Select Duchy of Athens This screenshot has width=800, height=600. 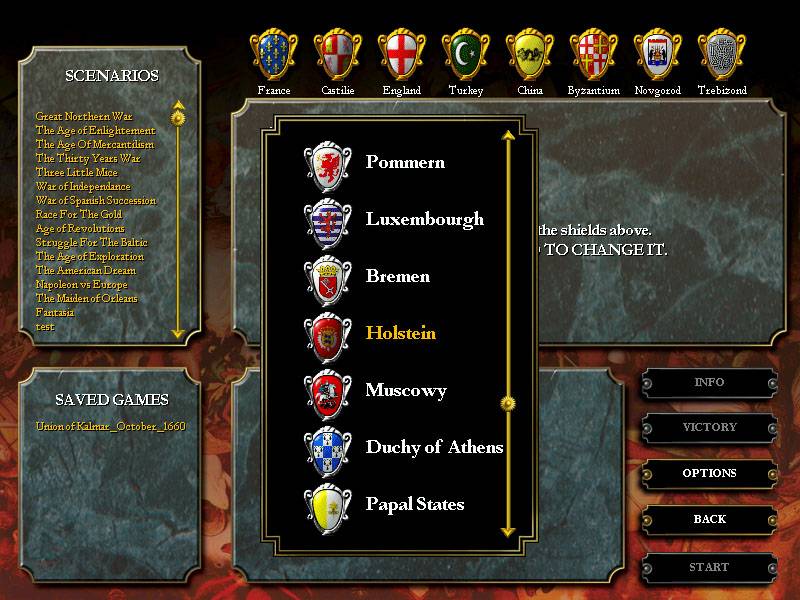pos(434,447)
